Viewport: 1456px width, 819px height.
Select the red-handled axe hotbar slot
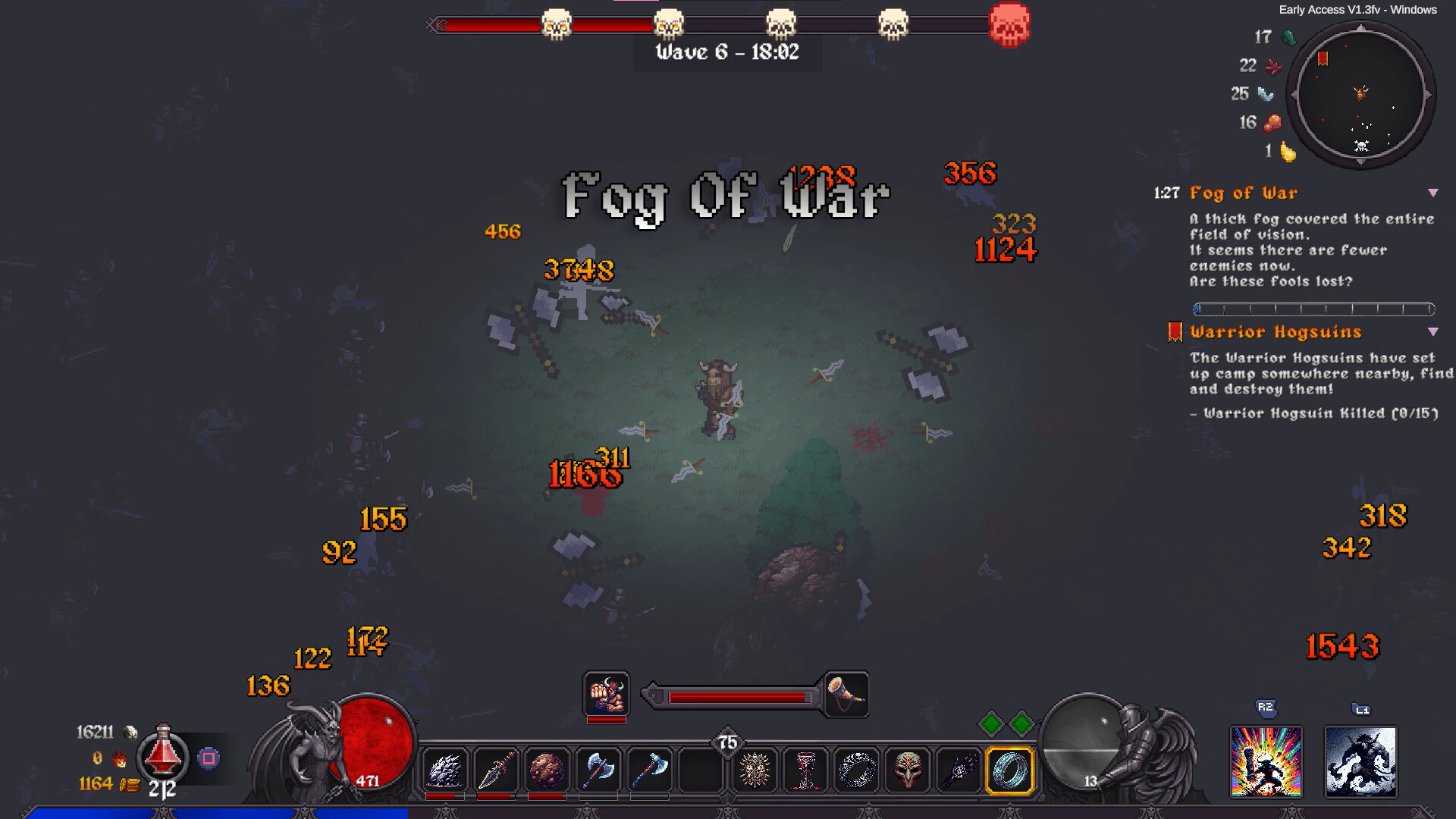pyautogui.click(x=647, y=770)
